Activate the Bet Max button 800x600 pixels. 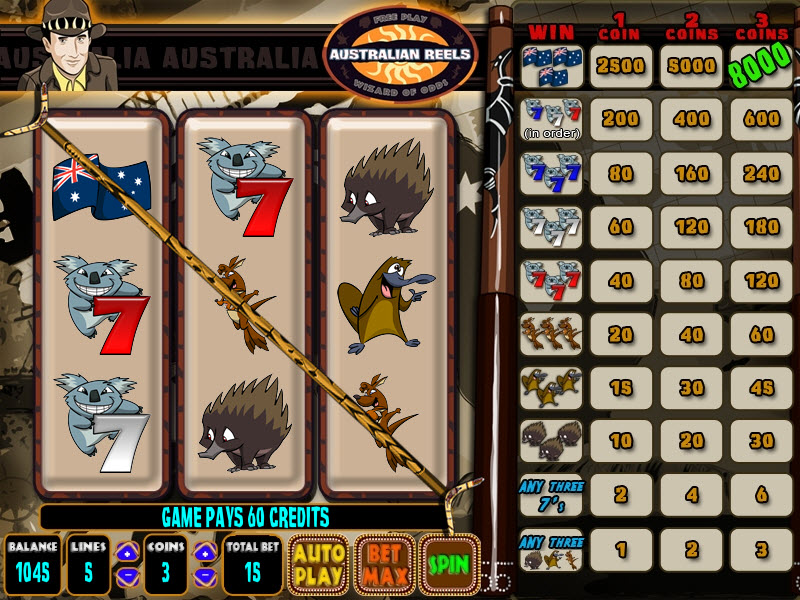click(x=384, y=564)
